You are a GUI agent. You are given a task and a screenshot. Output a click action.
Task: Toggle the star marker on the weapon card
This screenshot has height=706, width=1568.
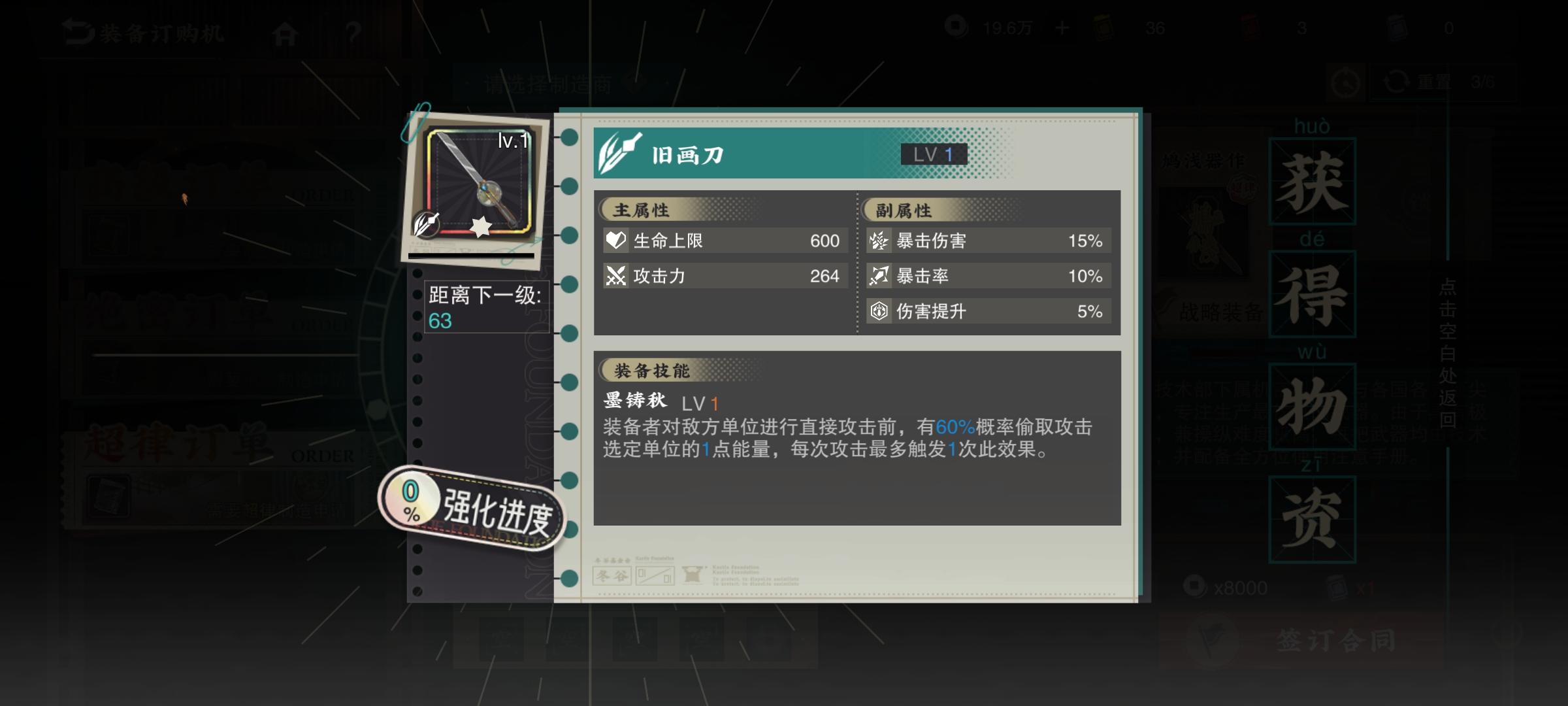point(482,228)
